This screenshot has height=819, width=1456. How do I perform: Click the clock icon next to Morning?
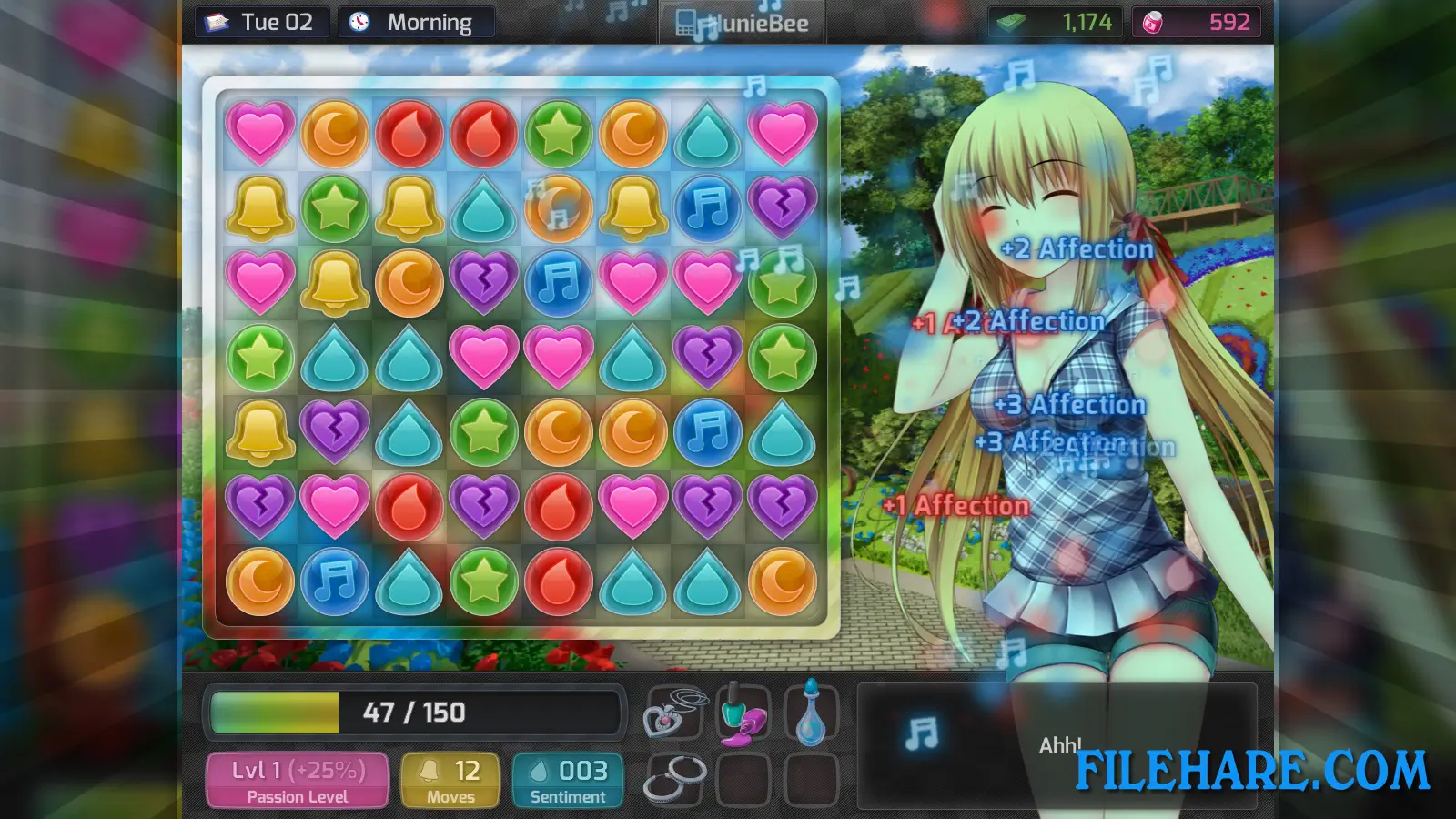[358, 21]
